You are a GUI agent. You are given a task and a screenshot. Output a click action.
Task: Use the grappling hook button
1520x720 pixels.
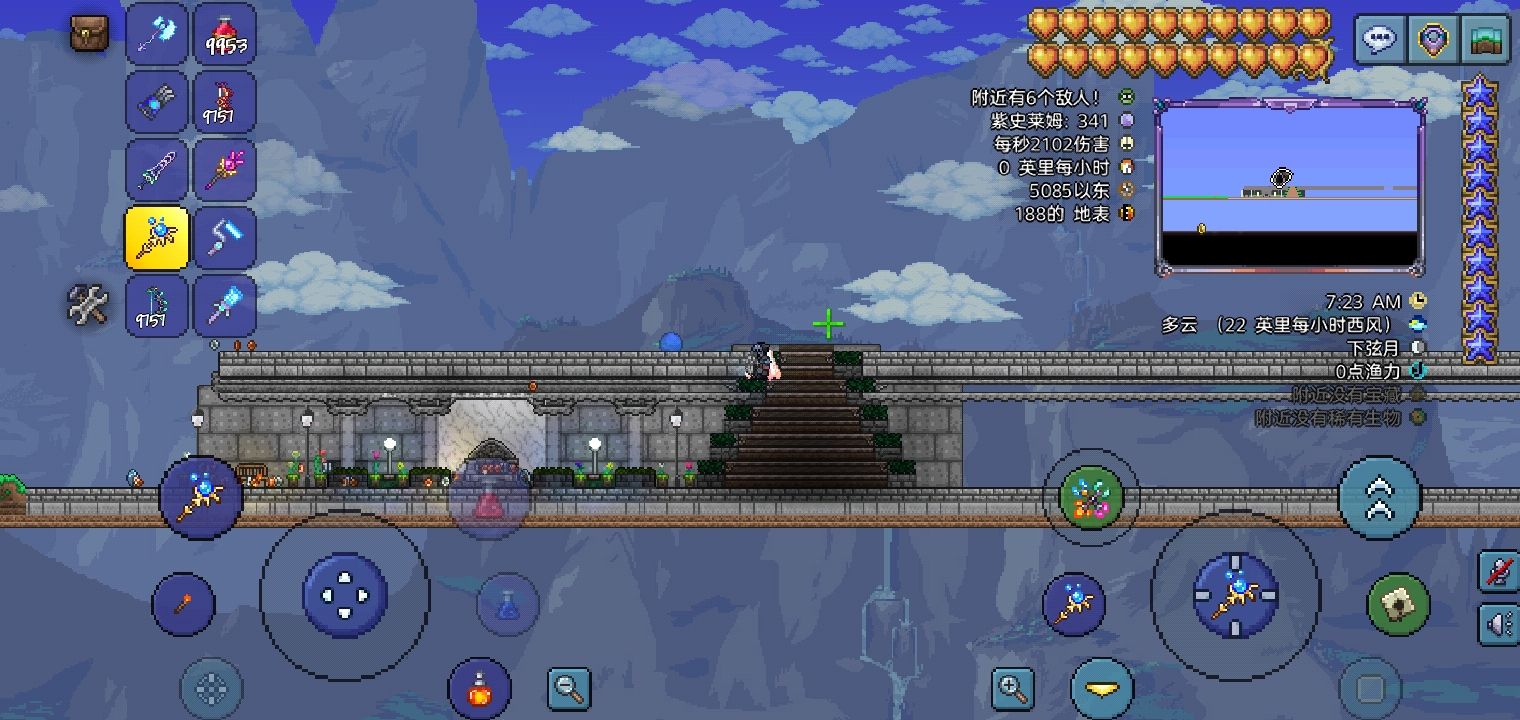[1398, 604]
